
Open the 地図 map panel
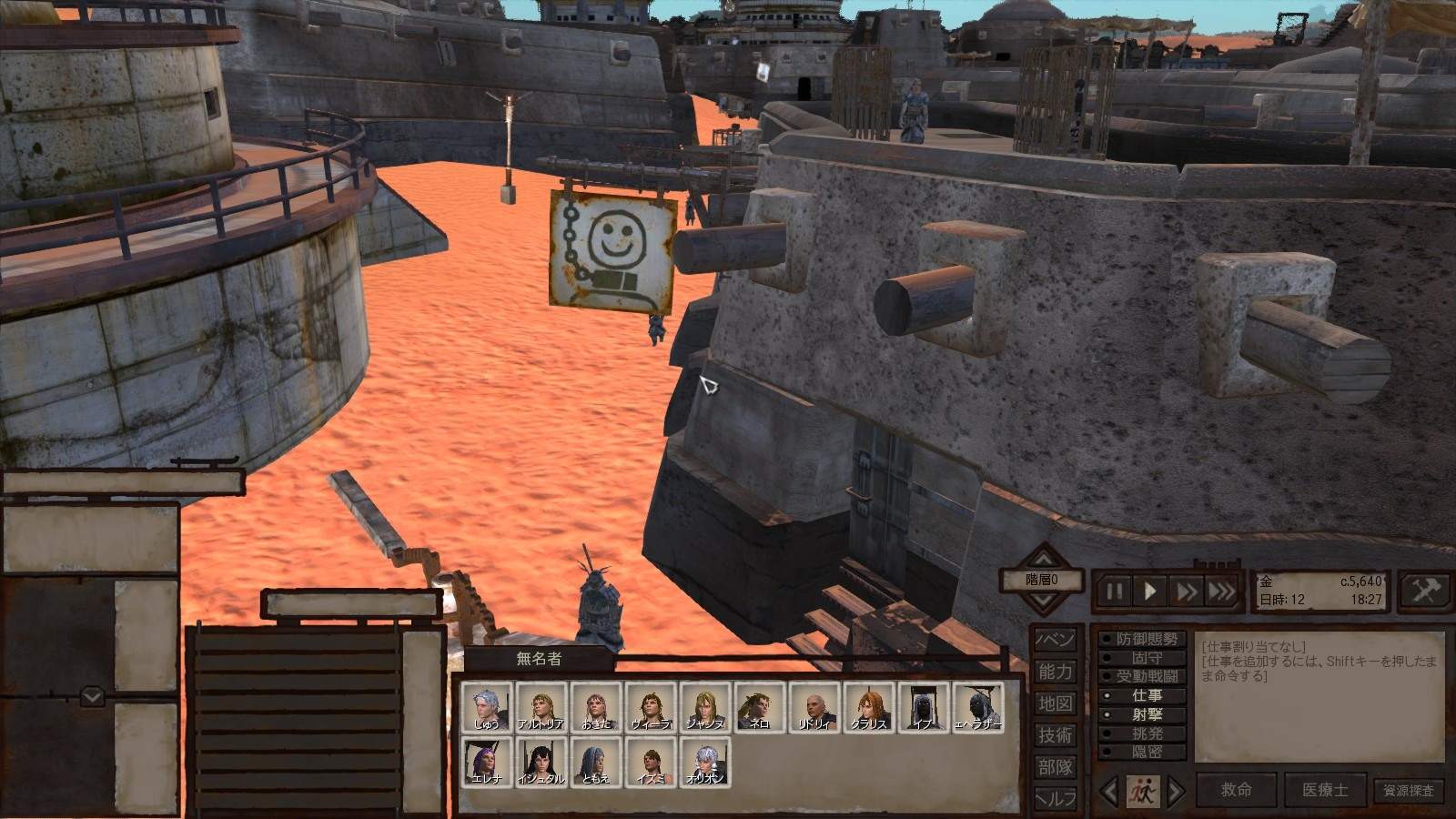click(1056, 703)
